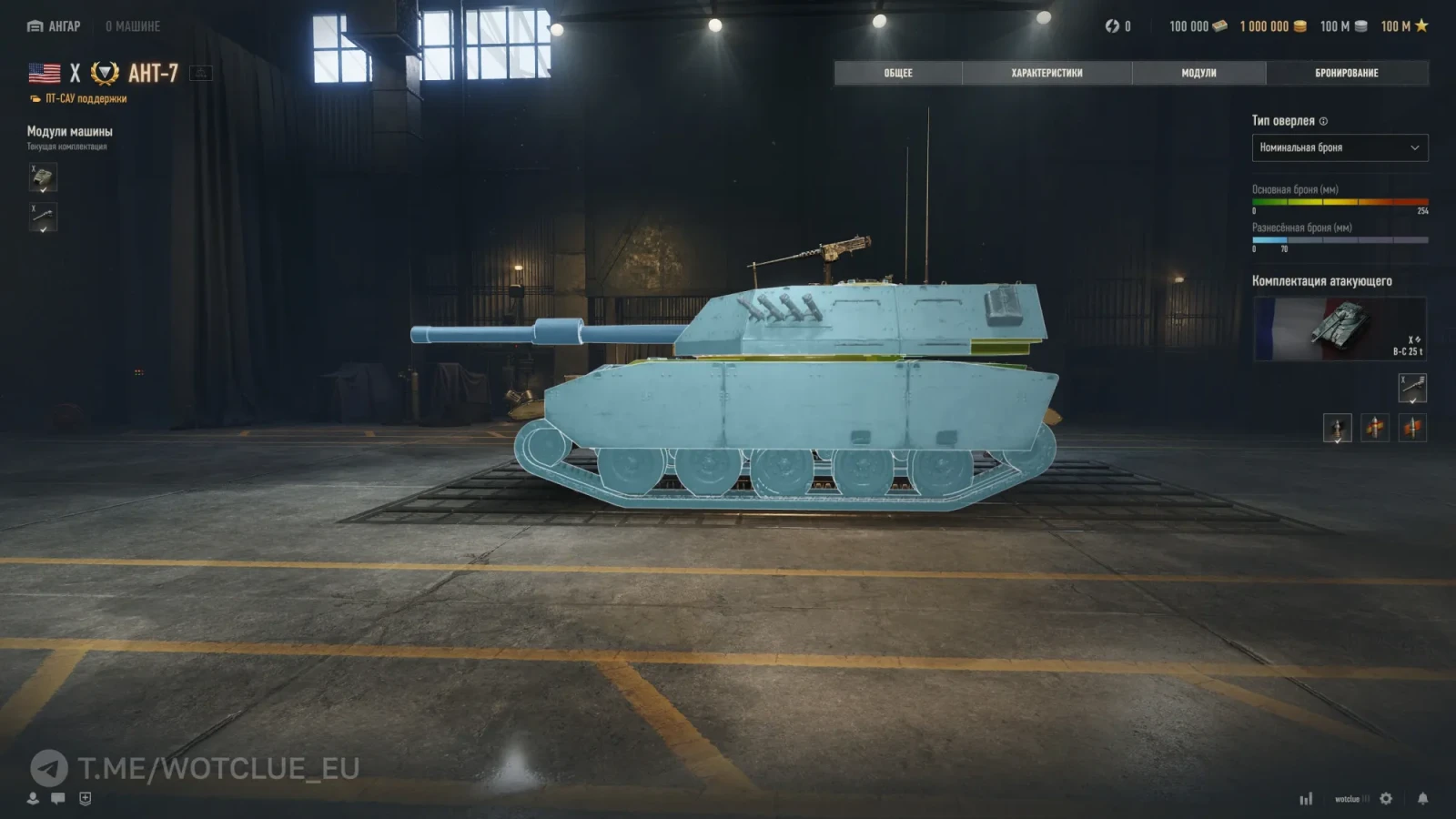
Task: Open the overlay type dropdown
Action: (x=1340, y=147)
